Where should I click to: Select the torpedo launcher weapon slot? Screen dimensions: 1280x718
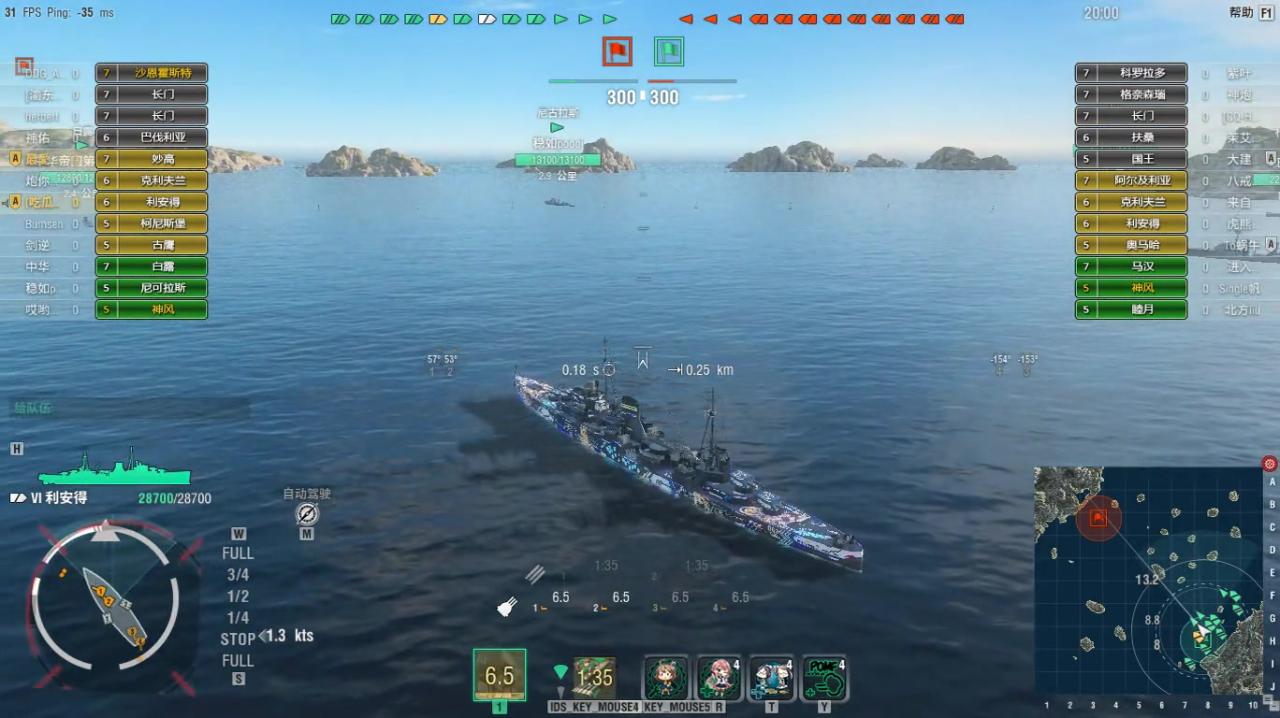pos(594,677)
